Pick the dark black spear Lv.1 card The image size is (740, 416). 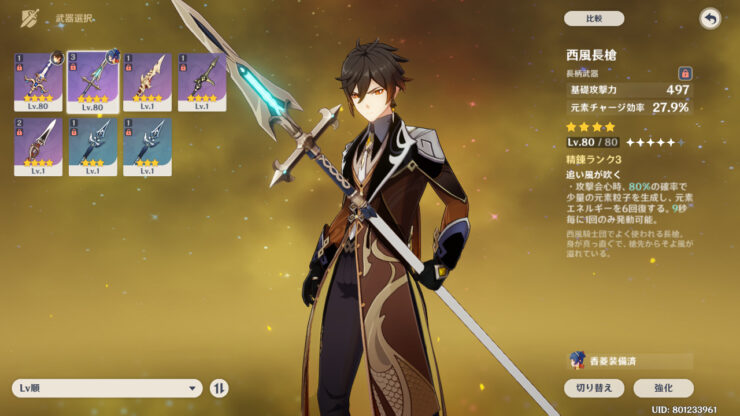coord(202,82)
